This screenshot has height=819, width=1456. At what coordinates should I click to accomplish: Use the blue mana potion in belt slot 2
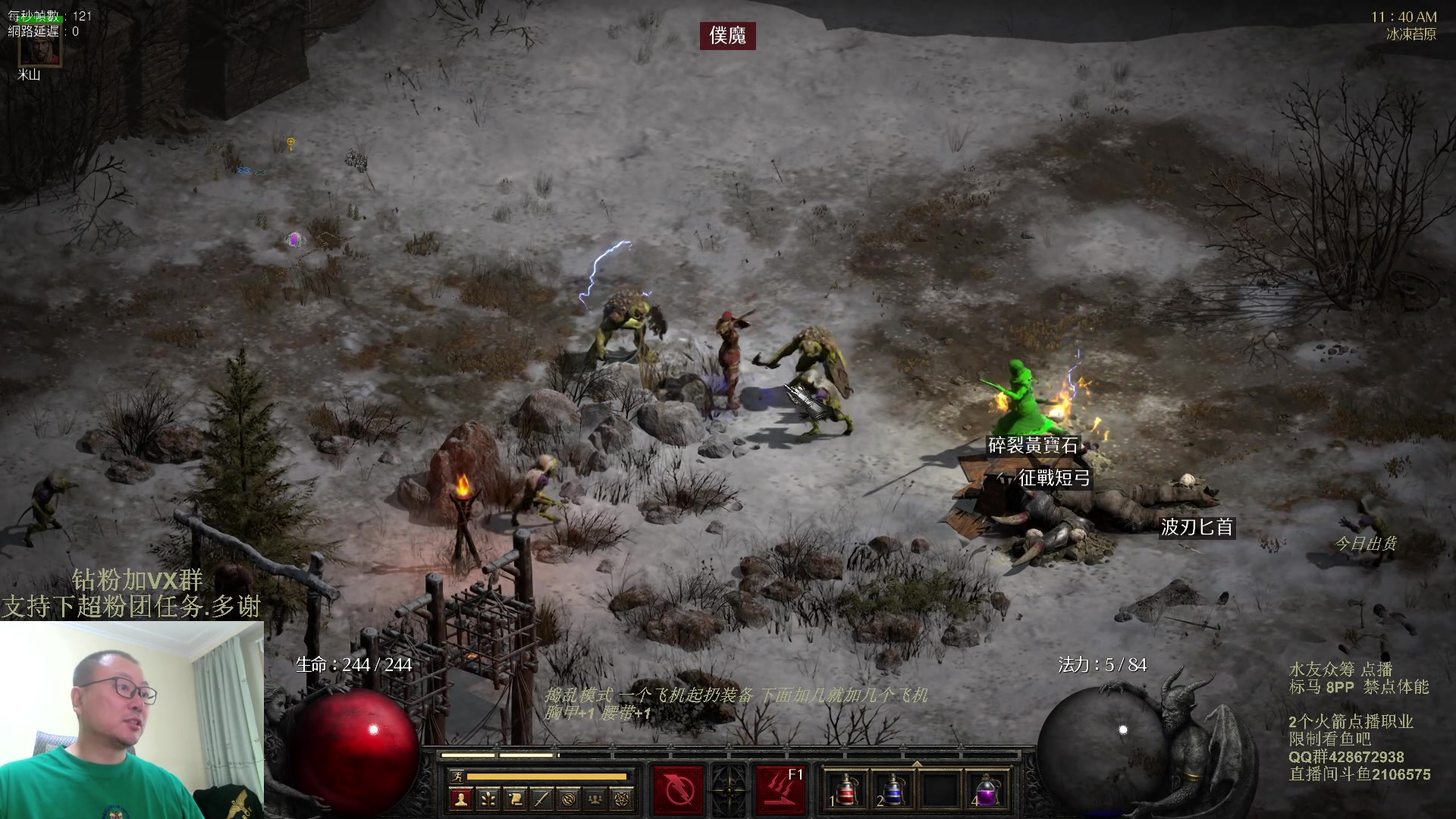coord(893,790)
